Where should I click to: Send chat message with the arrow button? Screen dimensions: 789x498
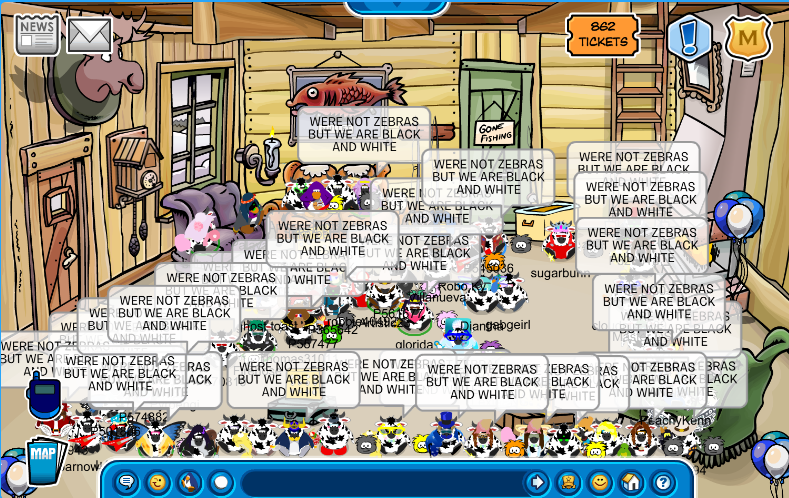click(x=537, y=482)
